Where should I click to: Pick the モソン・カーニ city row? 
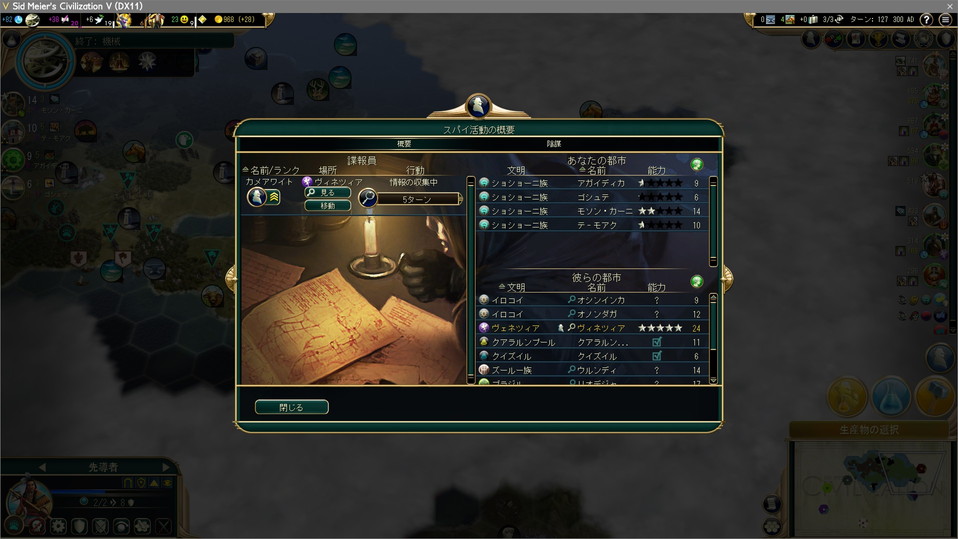(594, 211)
